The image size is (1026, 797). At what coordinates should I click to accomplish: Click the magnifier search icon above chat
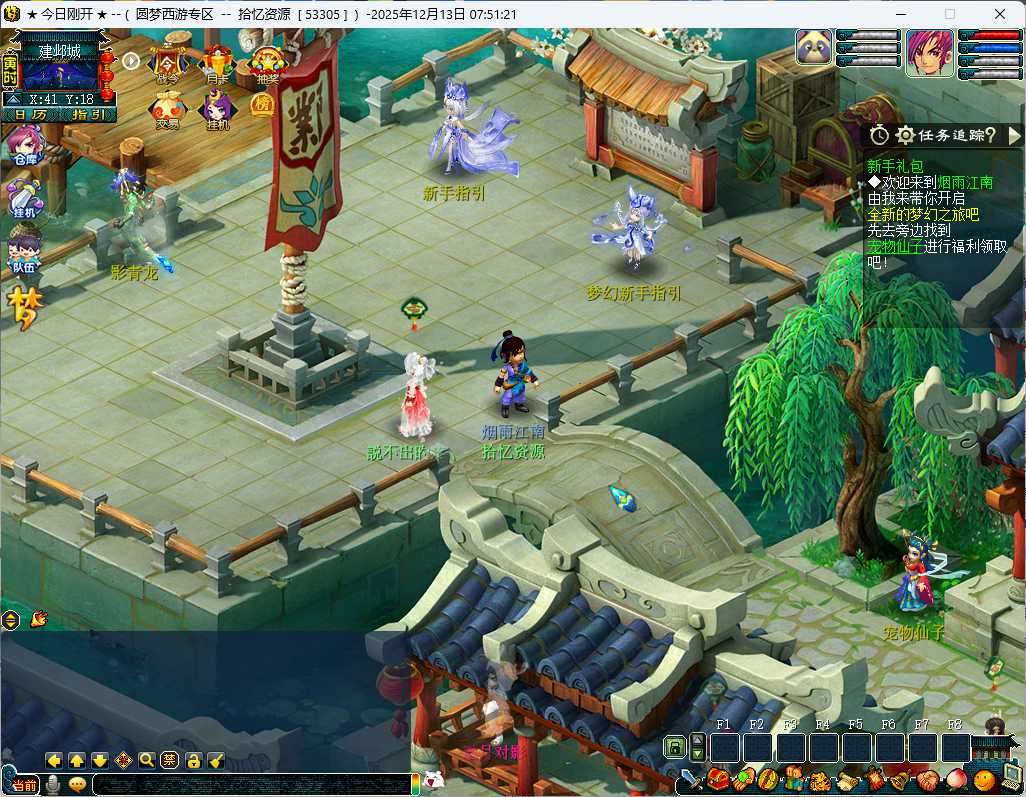click(x=146, y=760)
